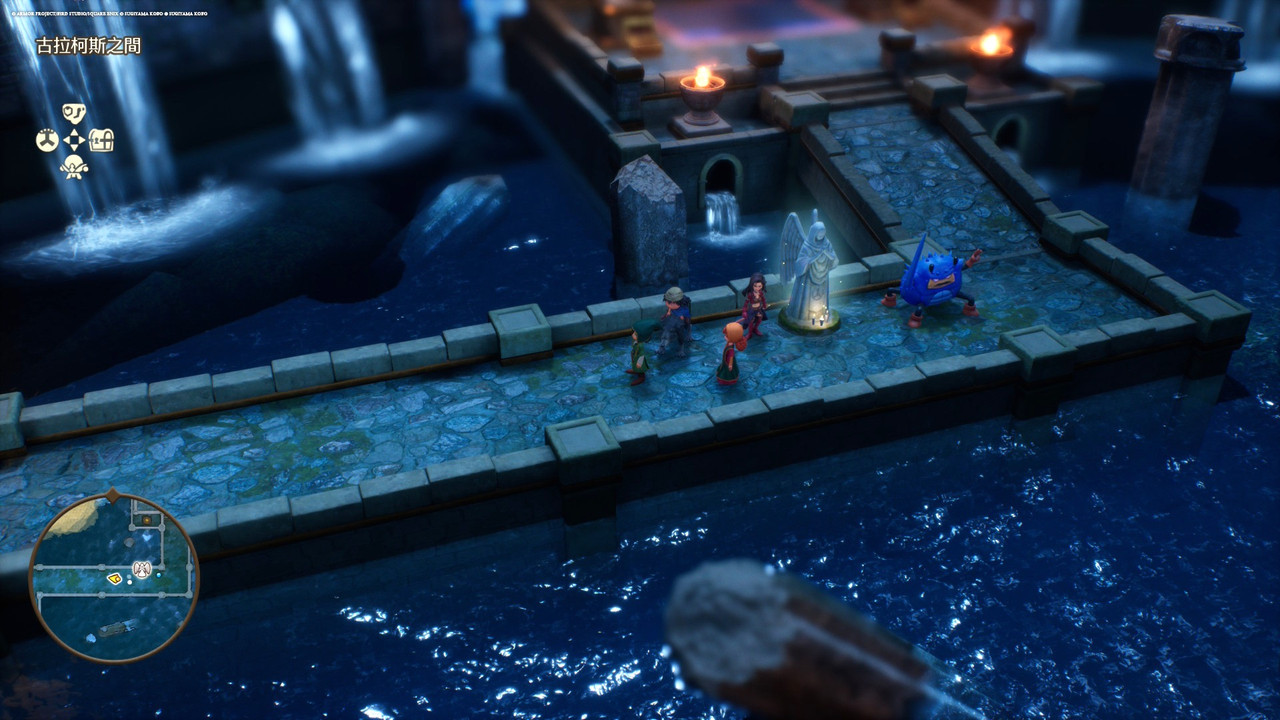Select the yellow player arrow on minimap
The height and width of the screenshot is (720, 1280).
[115, 578]
